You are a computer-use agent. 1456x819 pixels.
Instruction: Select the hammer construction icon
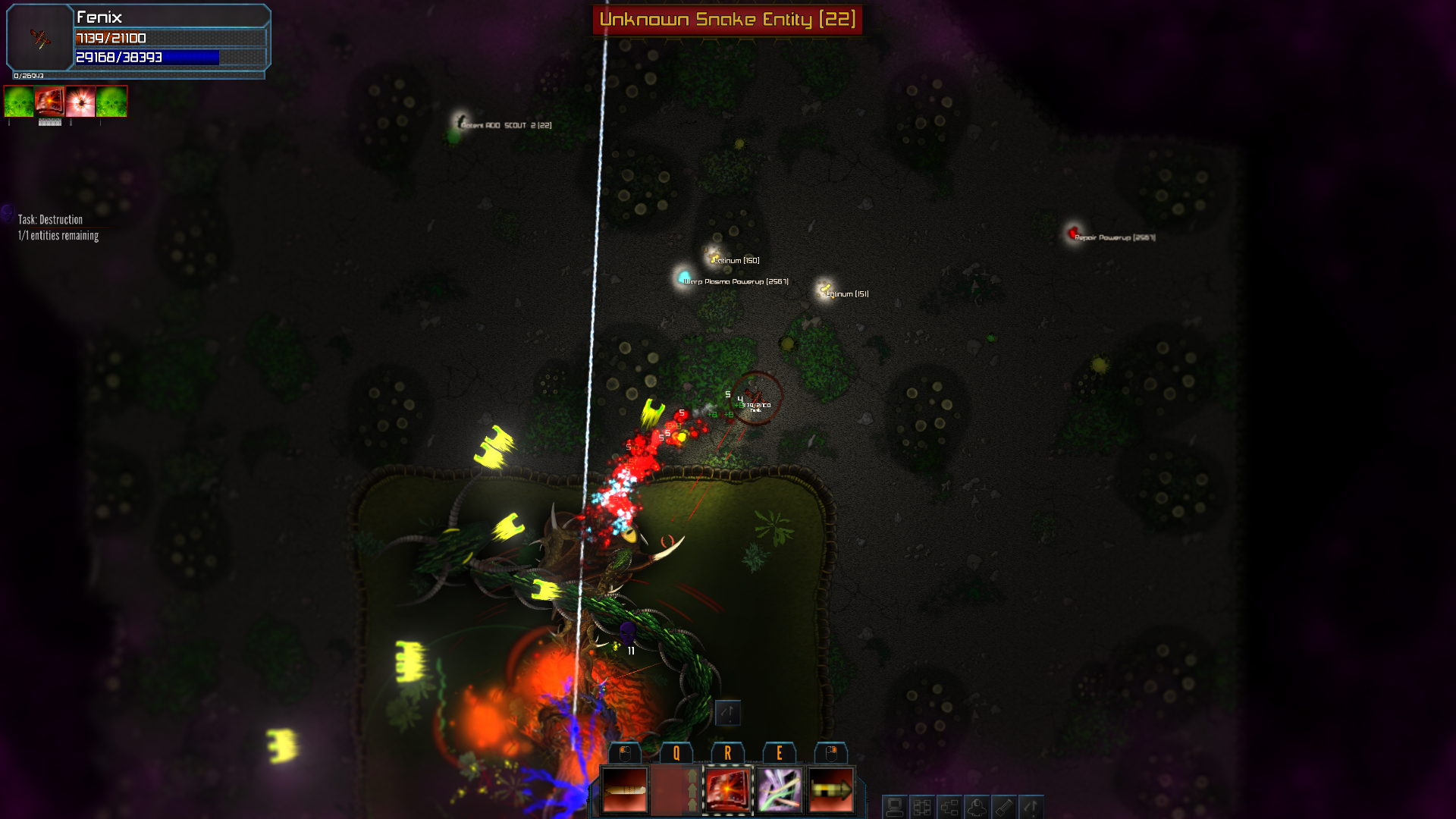pyautogui.click(x=1006, y=805)
